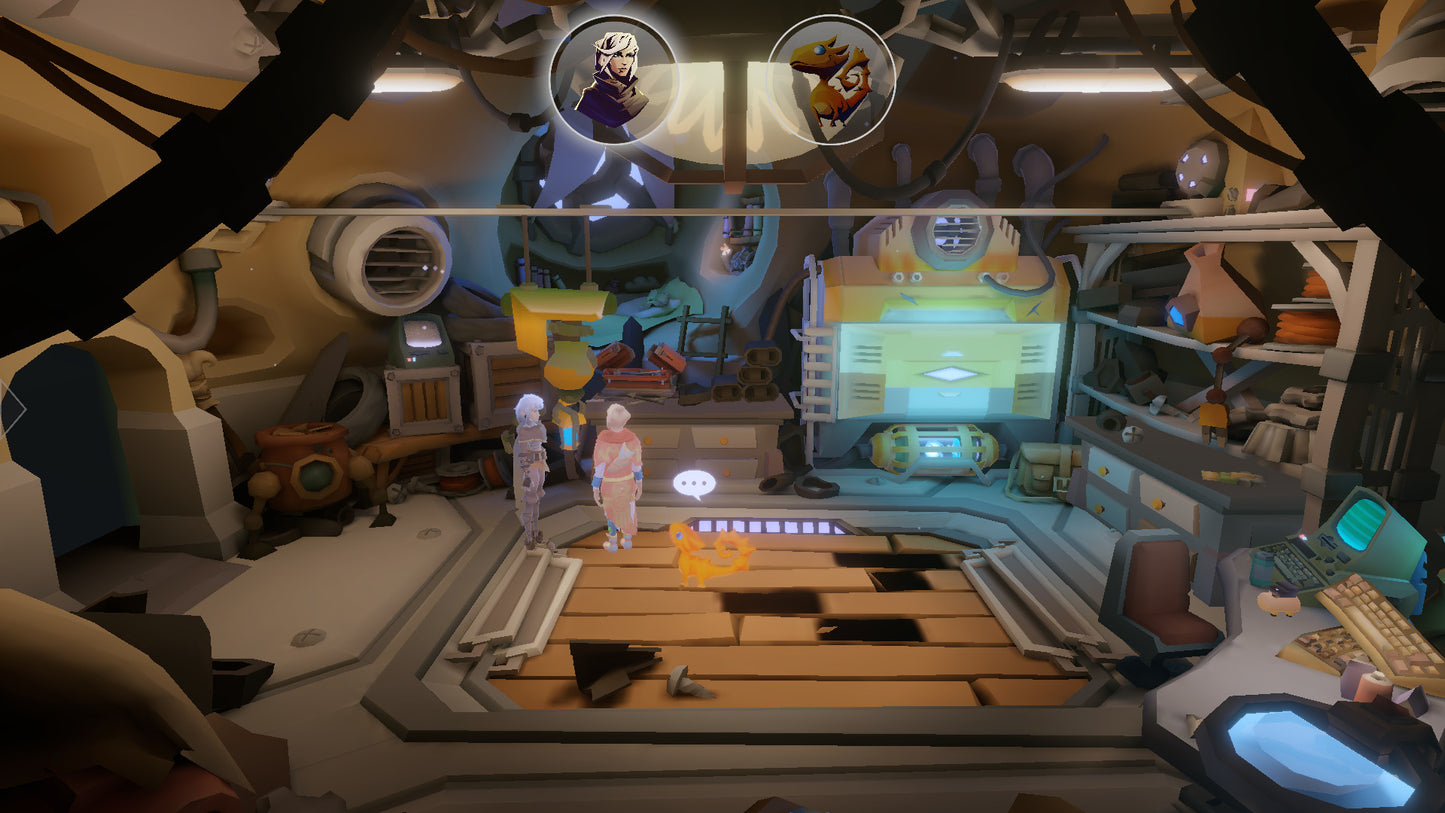The image size is (1445, 813).
Task: Select the white-haired hooded character portrait
Action: 613,80
